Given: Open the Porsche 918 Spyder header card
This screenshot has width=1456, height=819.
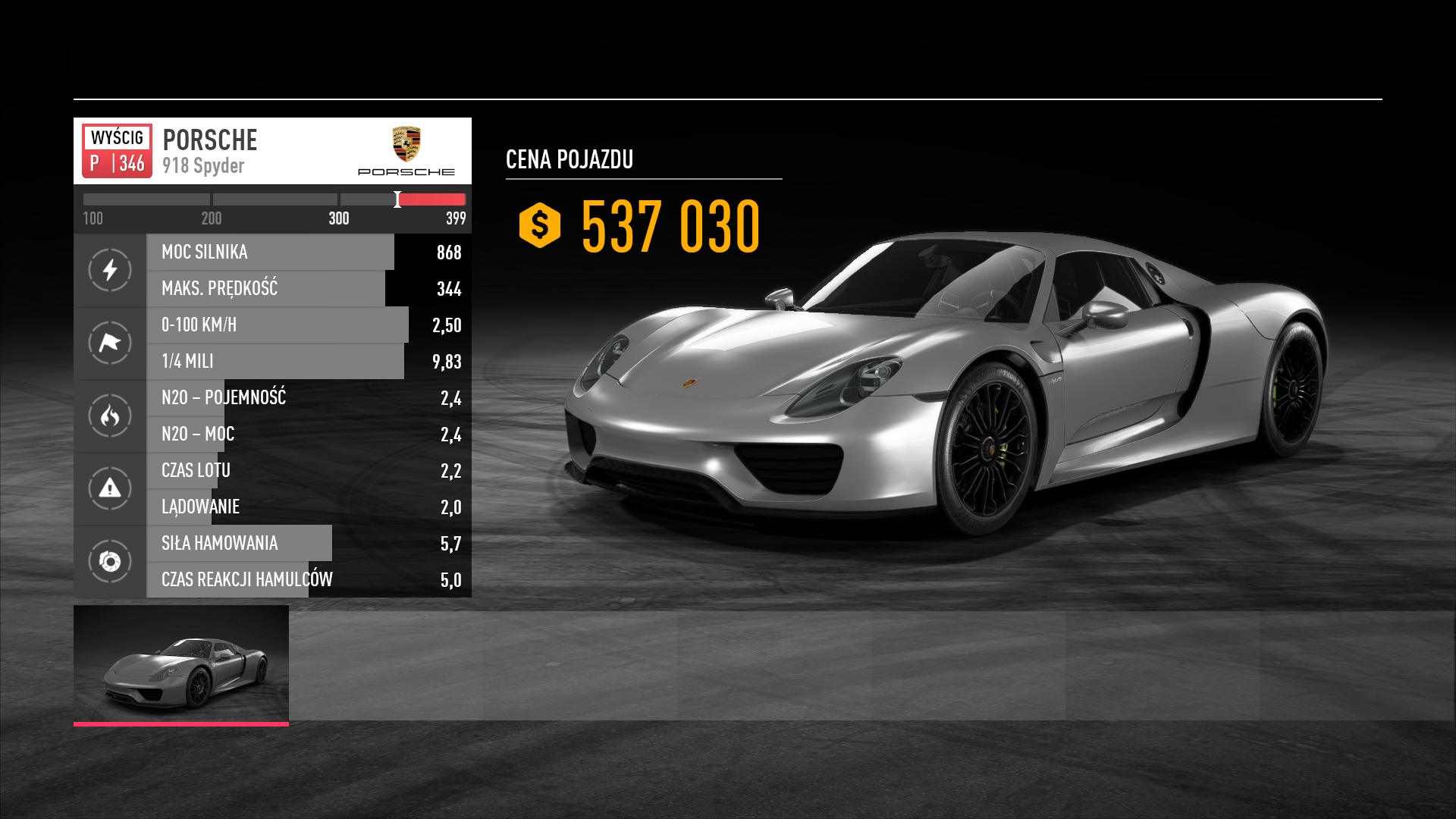Looking at the screenshot, I should (272, 151).
